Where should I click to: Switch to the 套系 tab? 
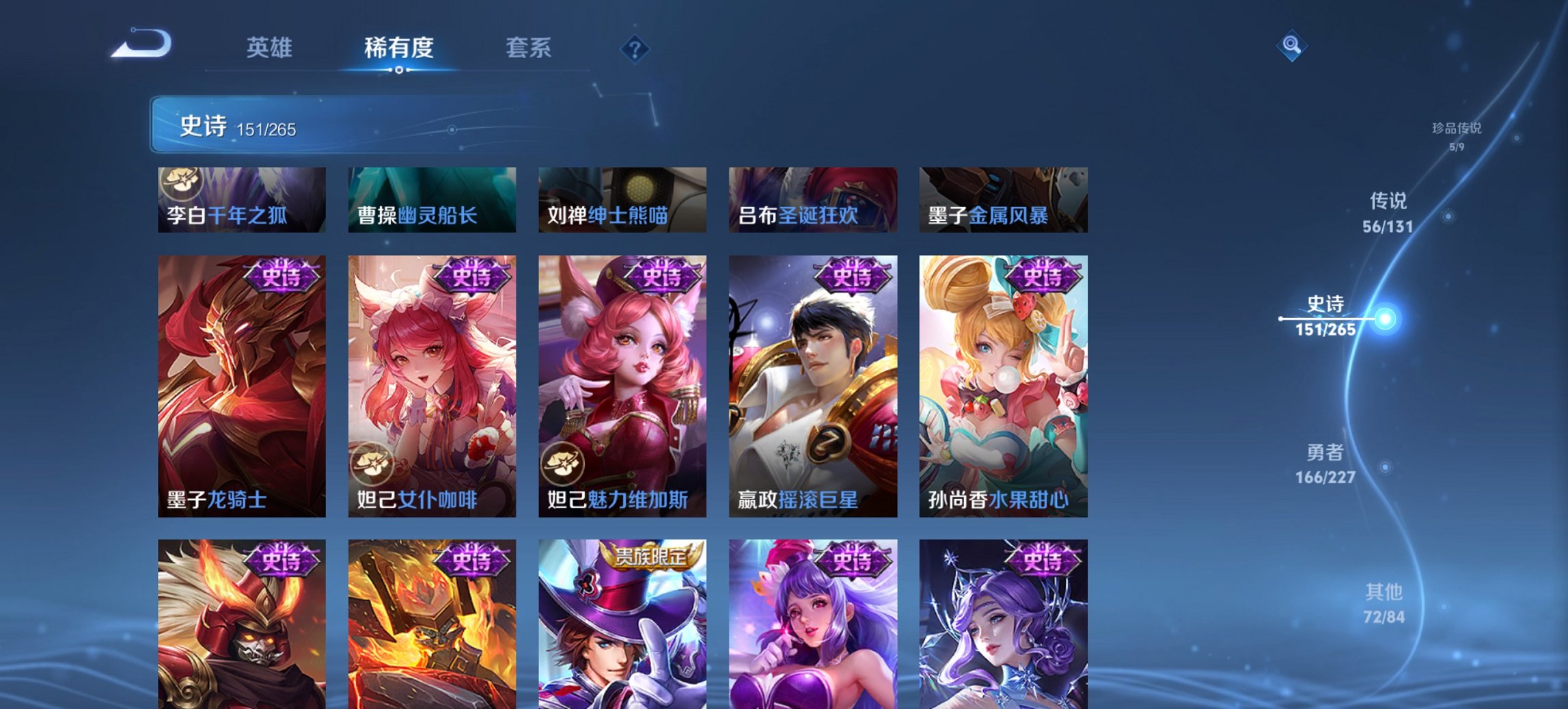click(529, 48)
